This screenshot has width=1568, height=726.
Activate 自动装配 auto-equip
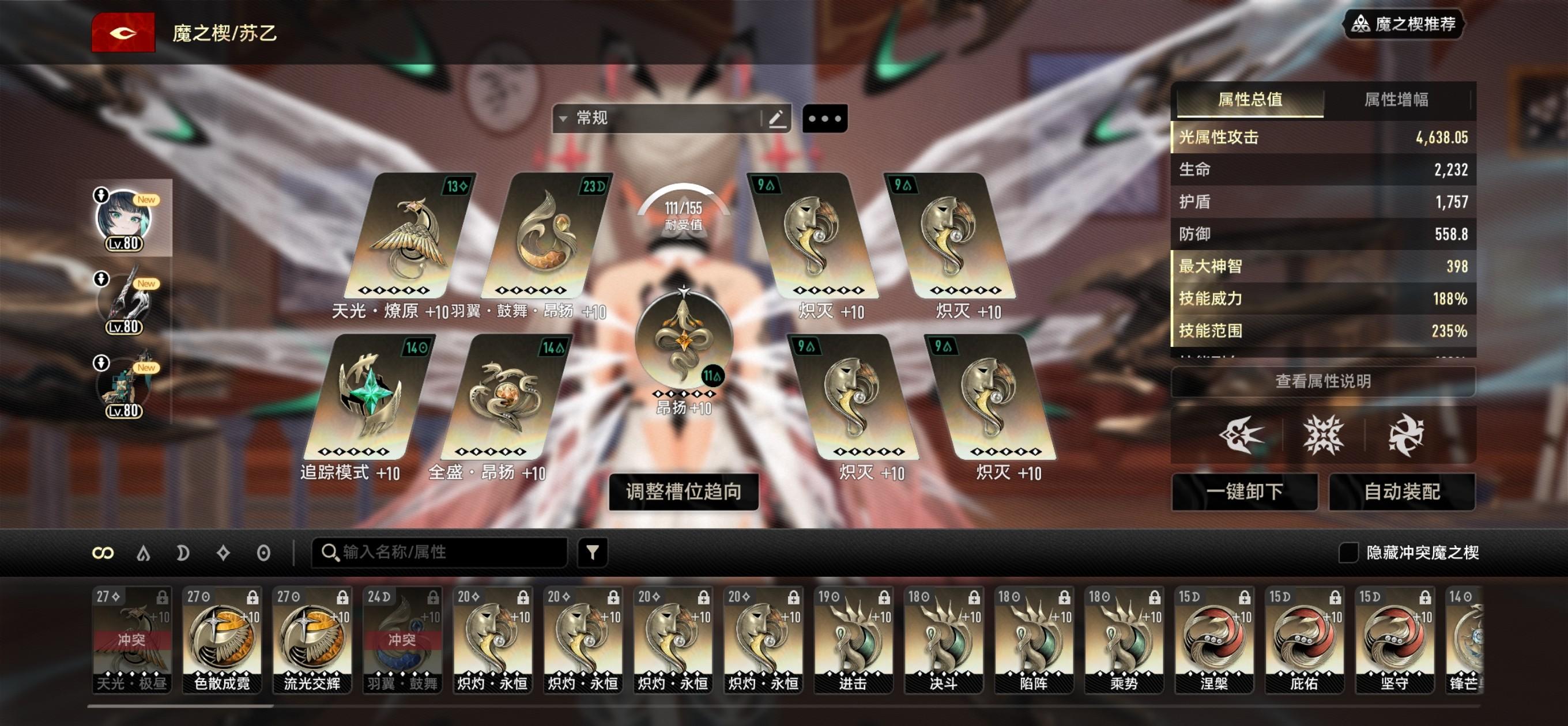point(1402,491)
